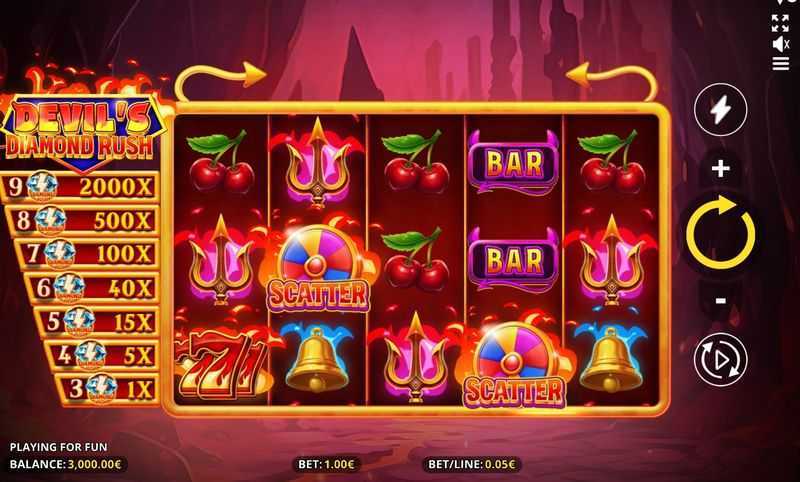The height and width of the screenshot is (482, 800).
Task: Increase the bet with the plus button
Action: click(x=720, y=168)
